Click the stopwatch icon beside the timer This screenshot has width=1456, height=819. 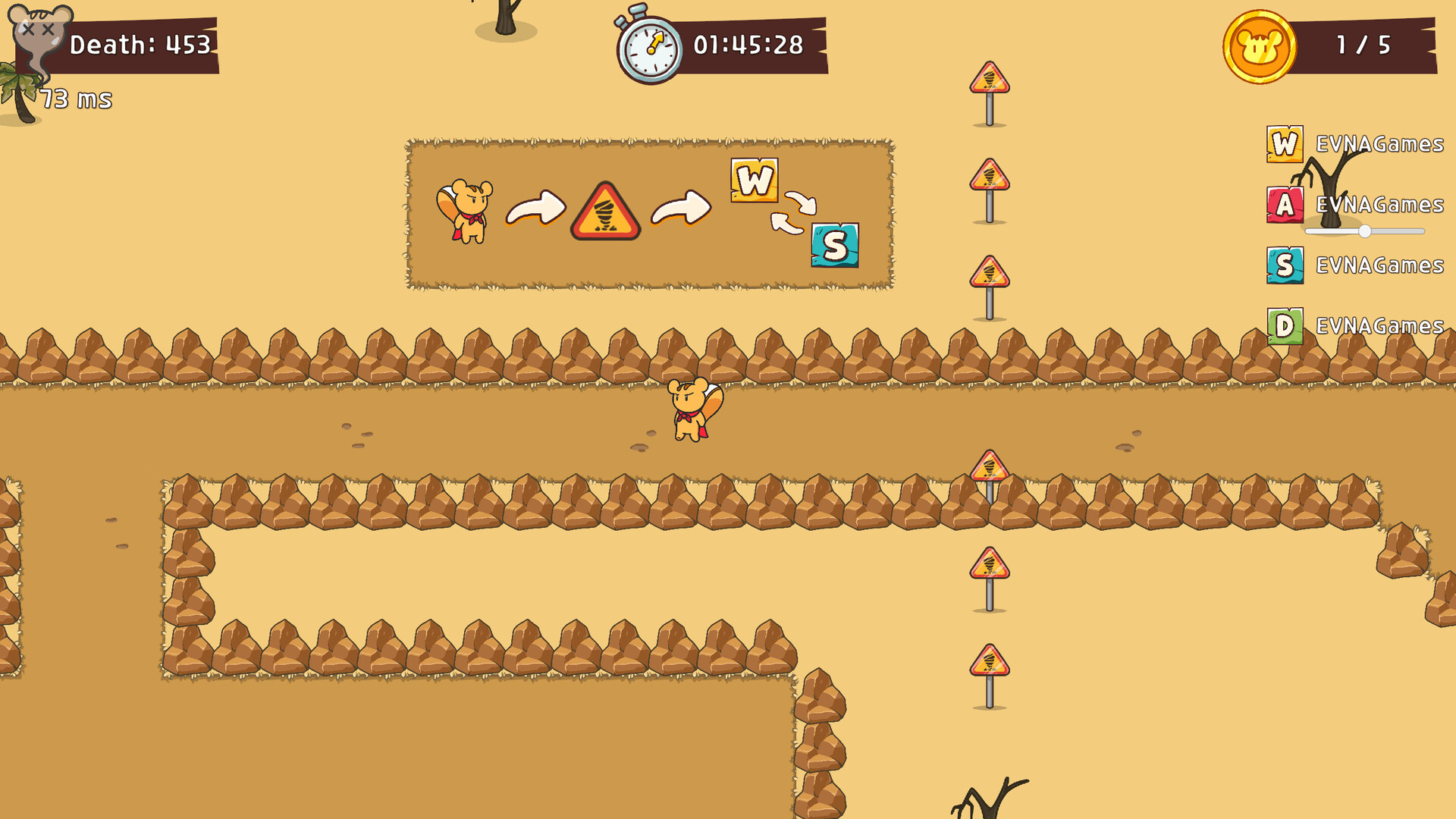tap(648, 45)
